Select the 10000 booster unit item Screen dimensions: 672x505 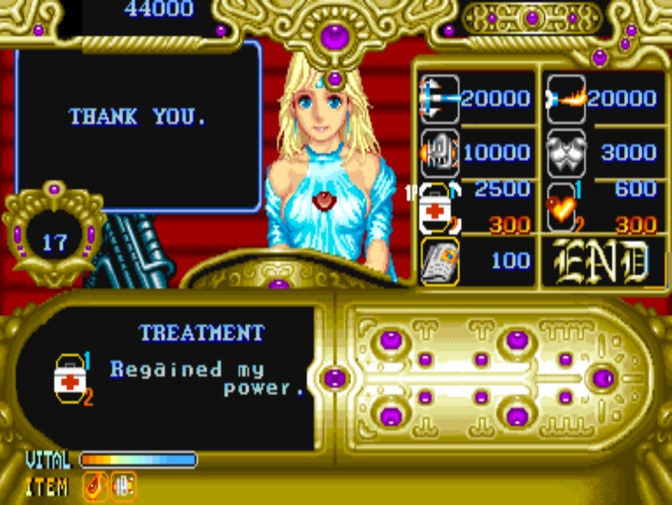[x=439, y=152]
